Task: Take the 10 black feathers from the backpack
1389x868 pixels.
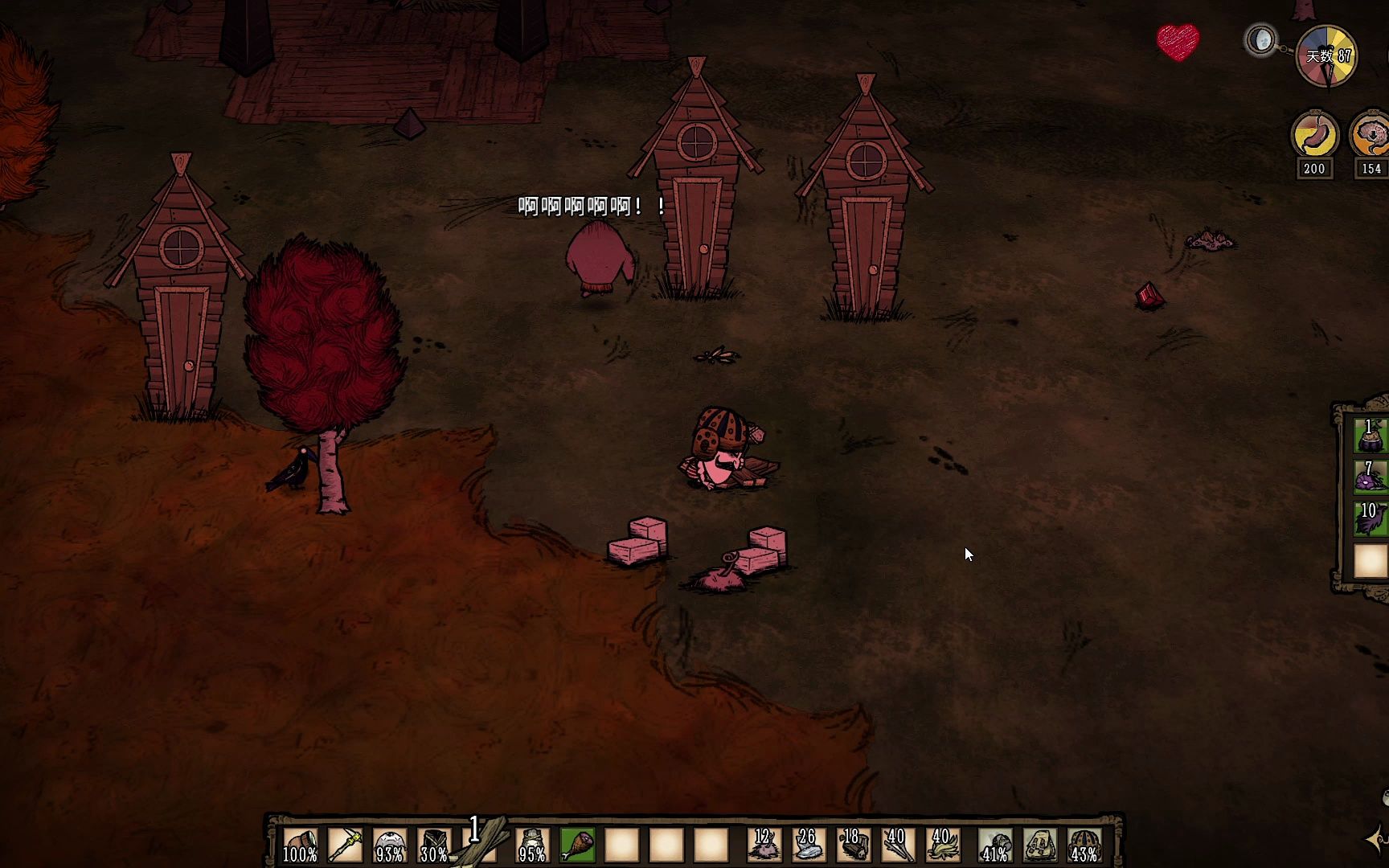Action: 1370,518
